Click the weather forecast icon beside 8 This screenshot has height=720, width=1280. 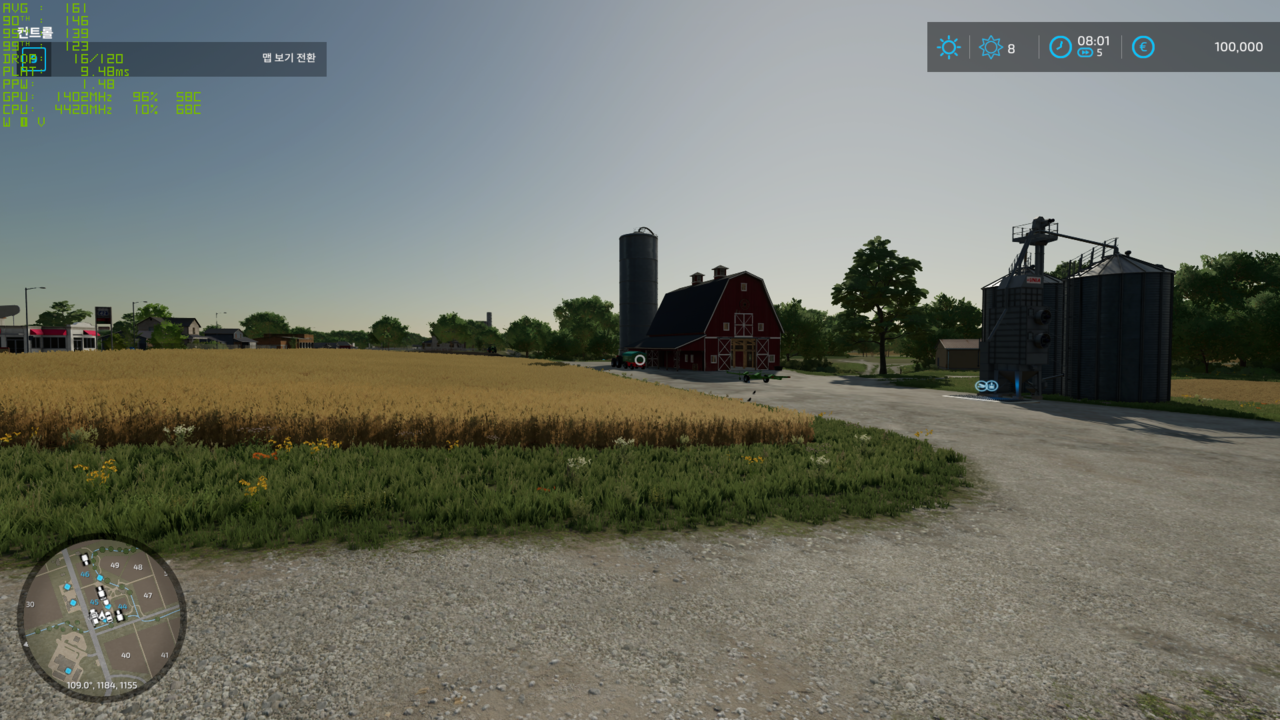(x=990, y=47)
